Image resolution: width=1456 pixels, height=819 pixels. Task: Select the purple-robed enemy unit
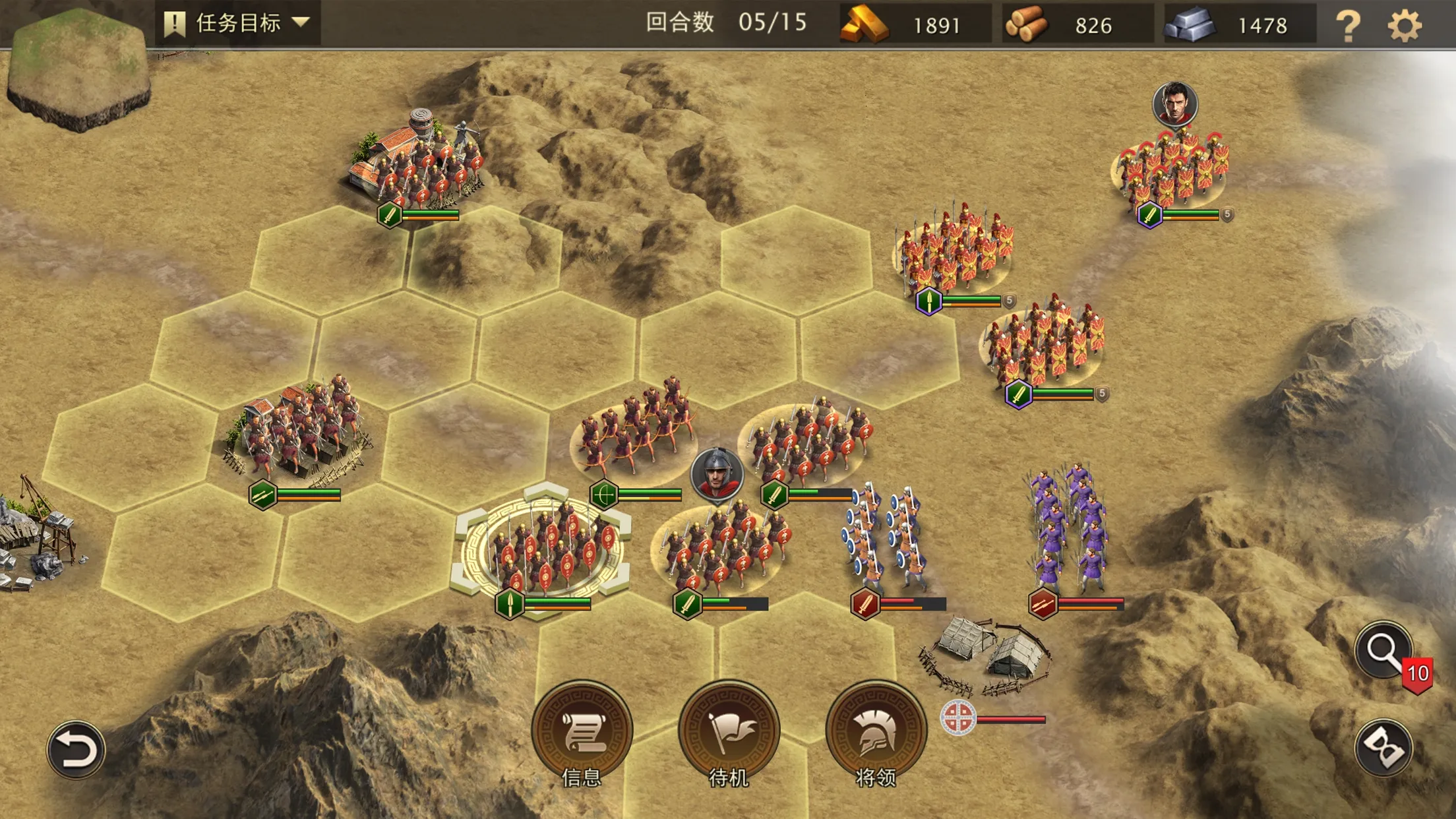(1068, 528)
